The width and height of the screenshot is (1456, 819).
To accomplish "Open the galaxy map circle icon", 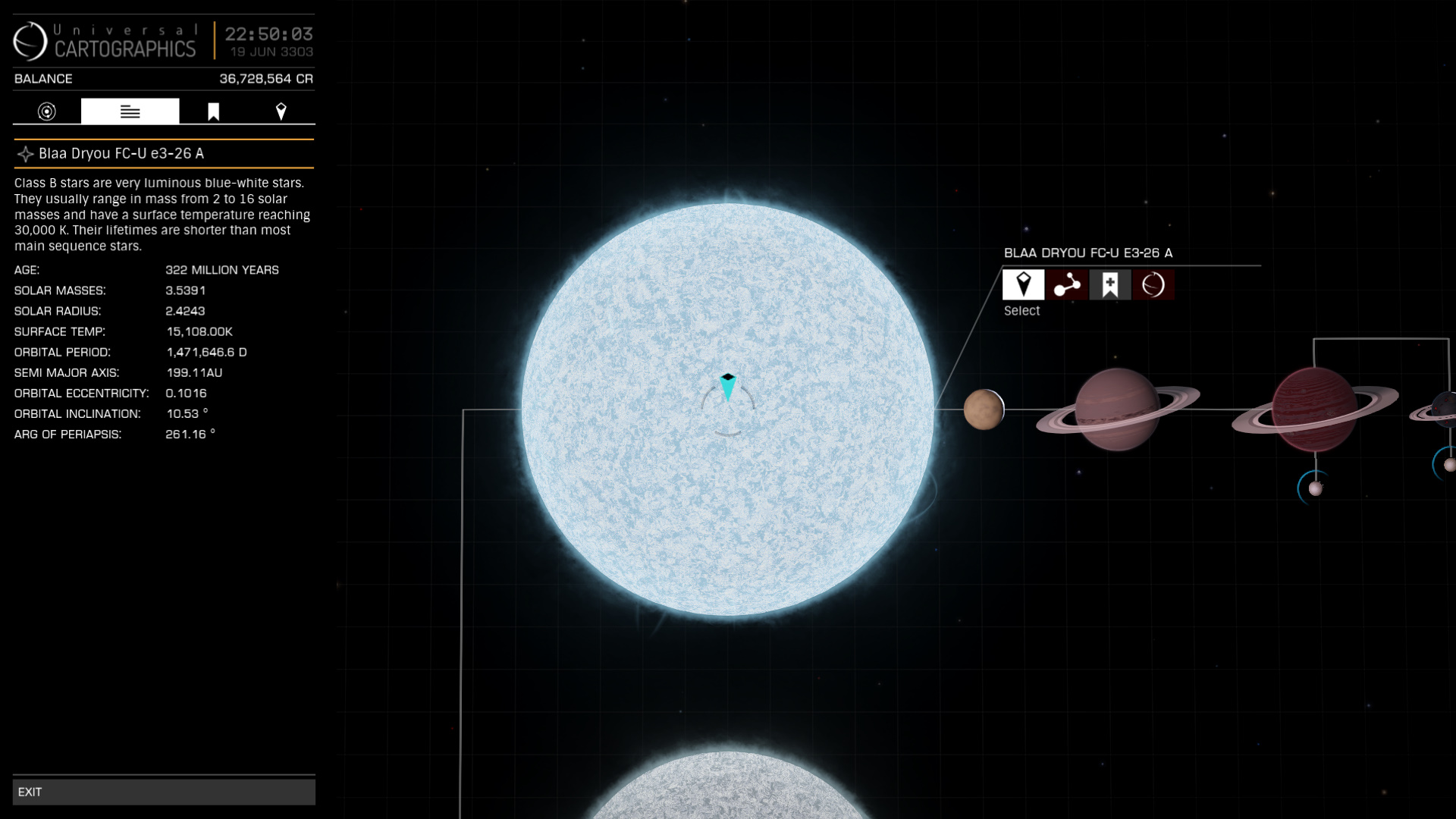I will click(1153, 284).
